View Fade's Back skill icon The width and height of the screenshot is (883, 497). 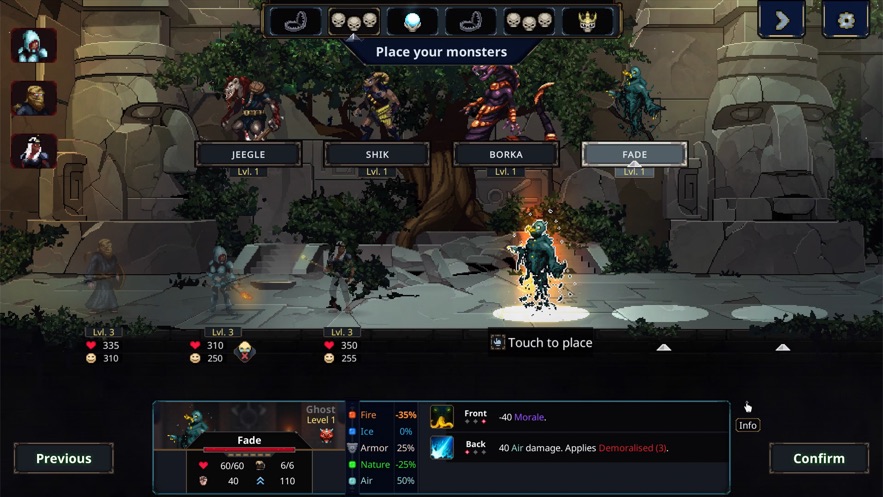point(442,448)
